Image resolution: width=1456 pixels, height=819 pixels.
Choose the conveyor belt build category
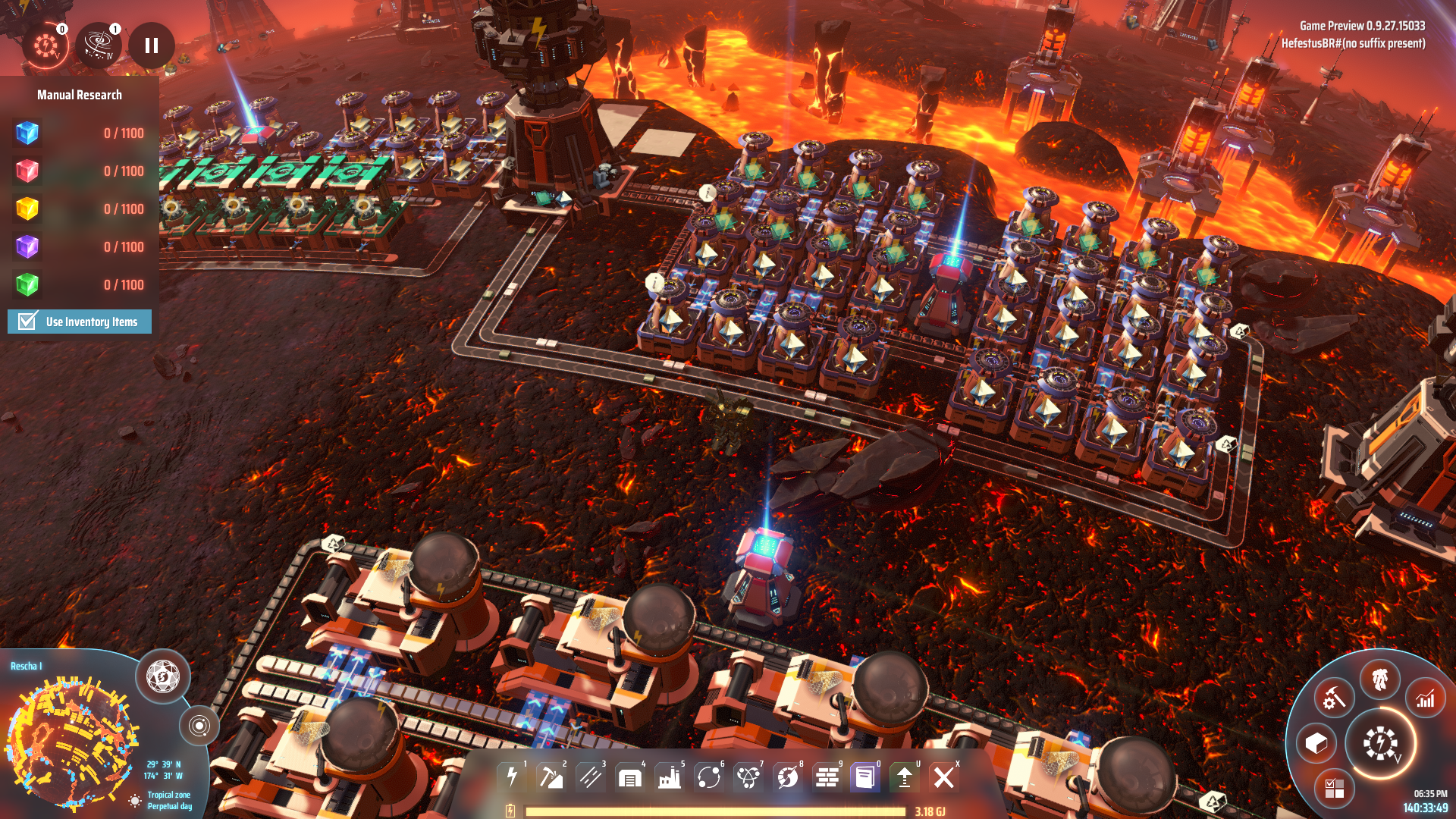591,777
